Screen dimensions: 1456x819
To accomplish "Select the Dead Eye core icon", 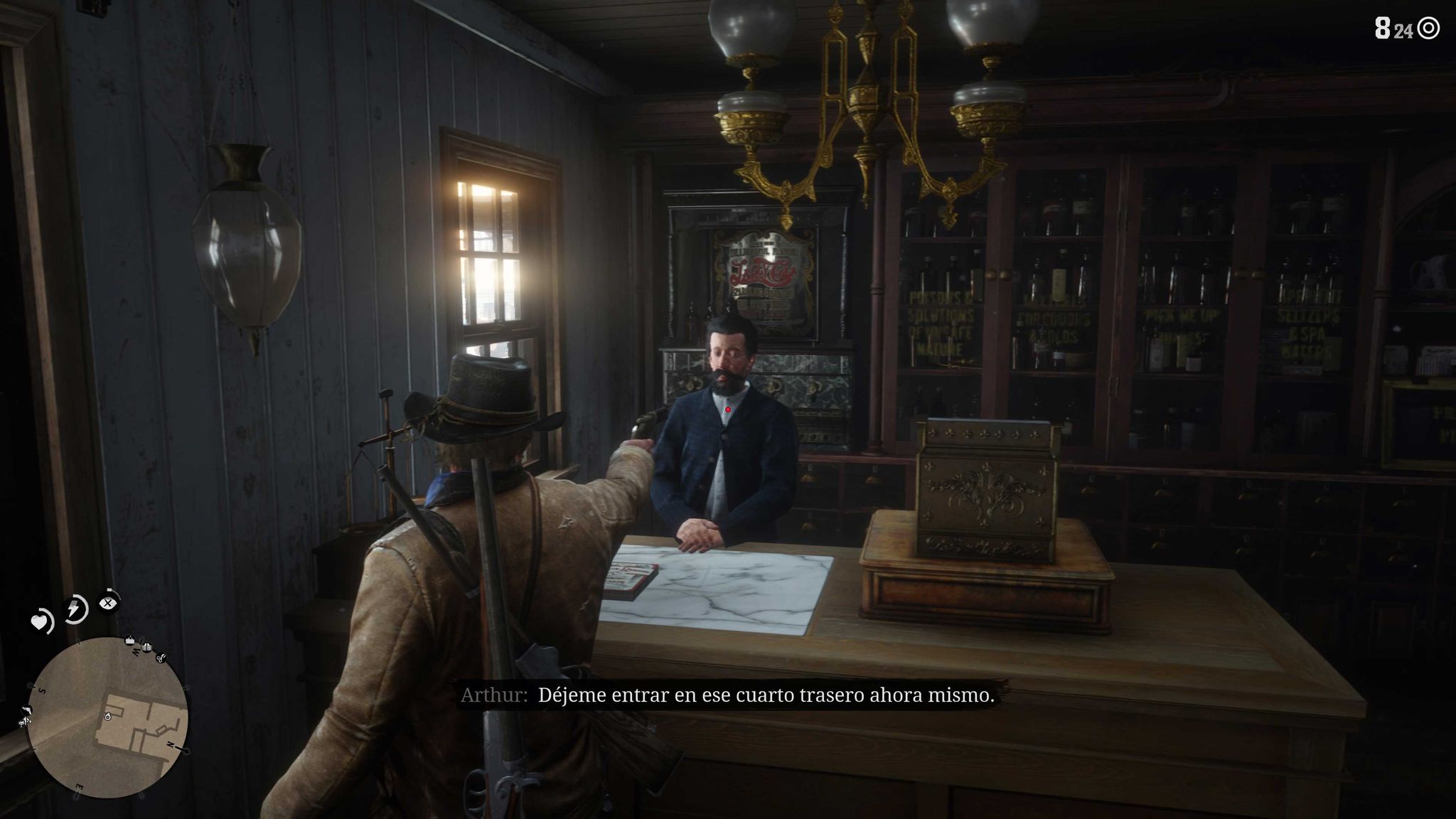I will click(108, 603).
